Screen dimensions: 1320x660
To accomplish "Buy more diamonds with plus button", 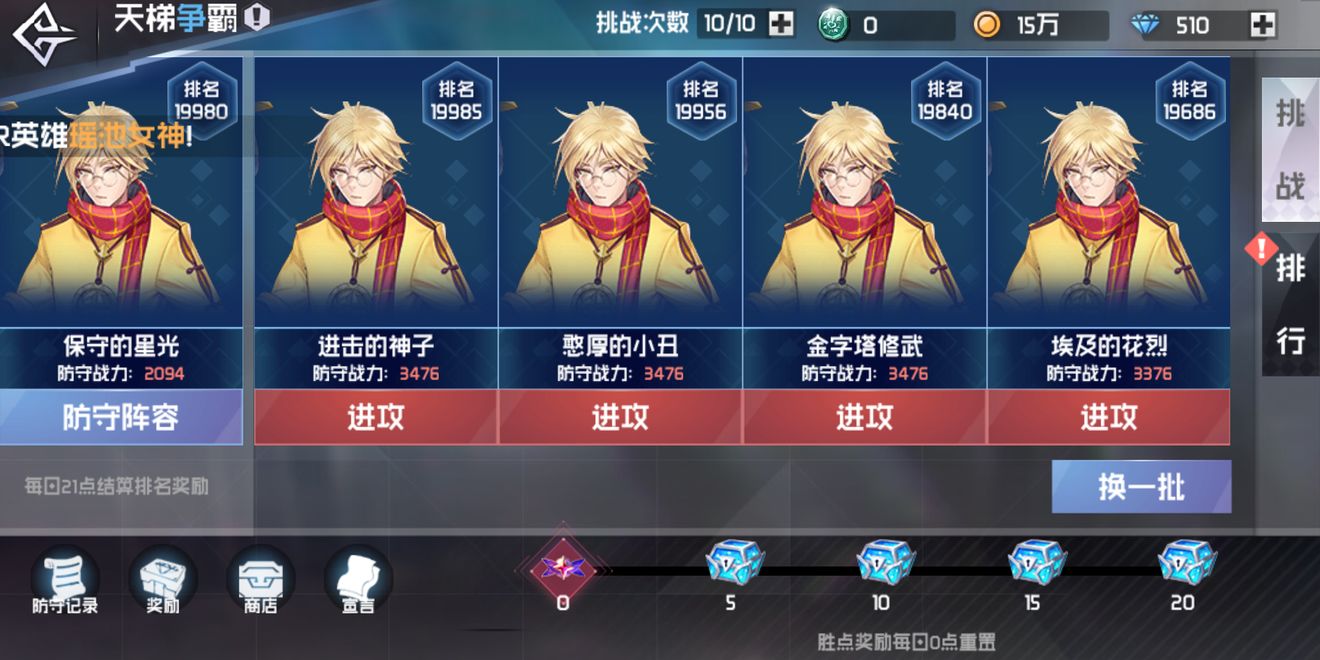I will pos(1263,25).
